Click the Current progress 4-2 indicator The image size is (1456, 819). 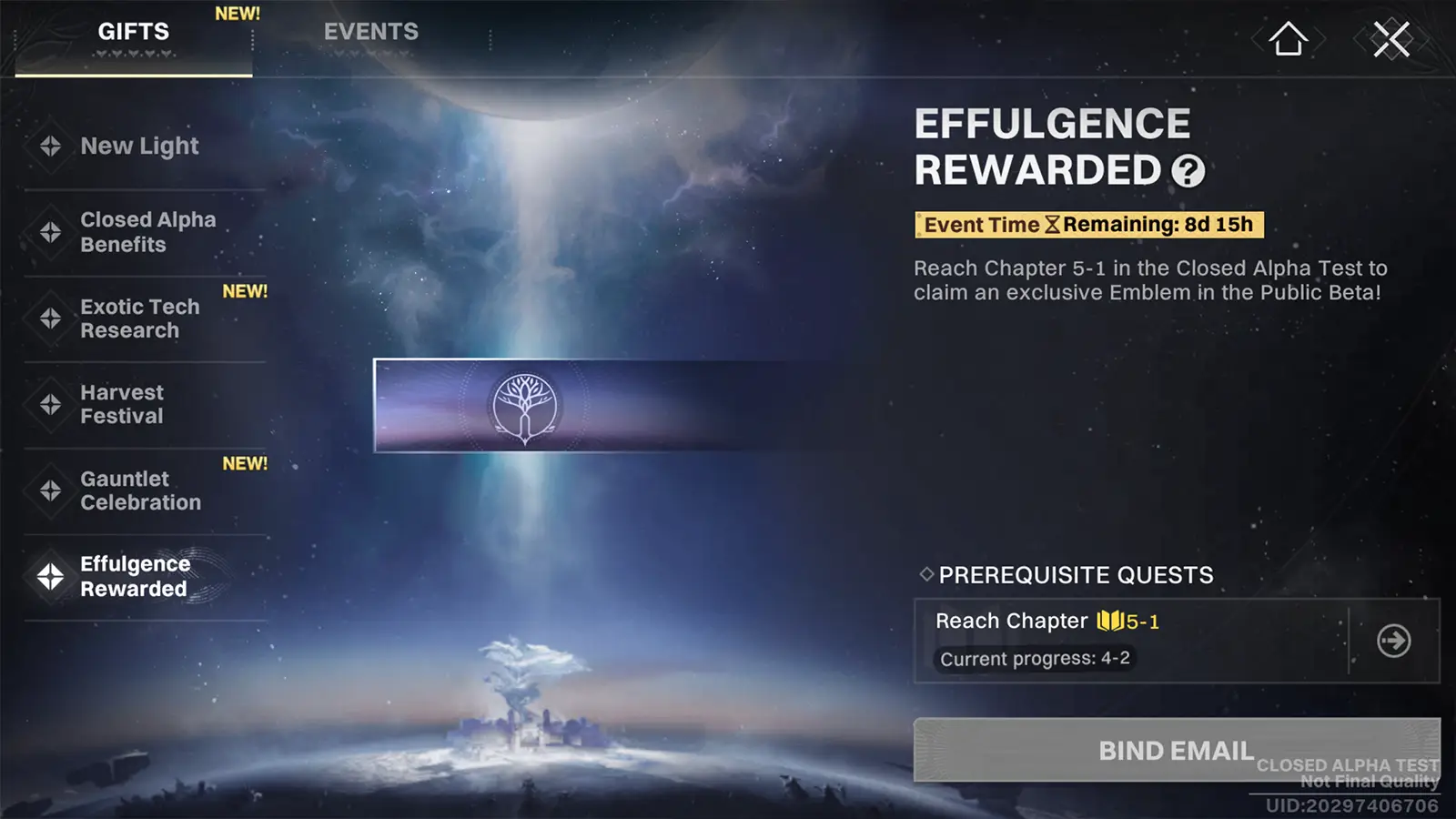1034,659
